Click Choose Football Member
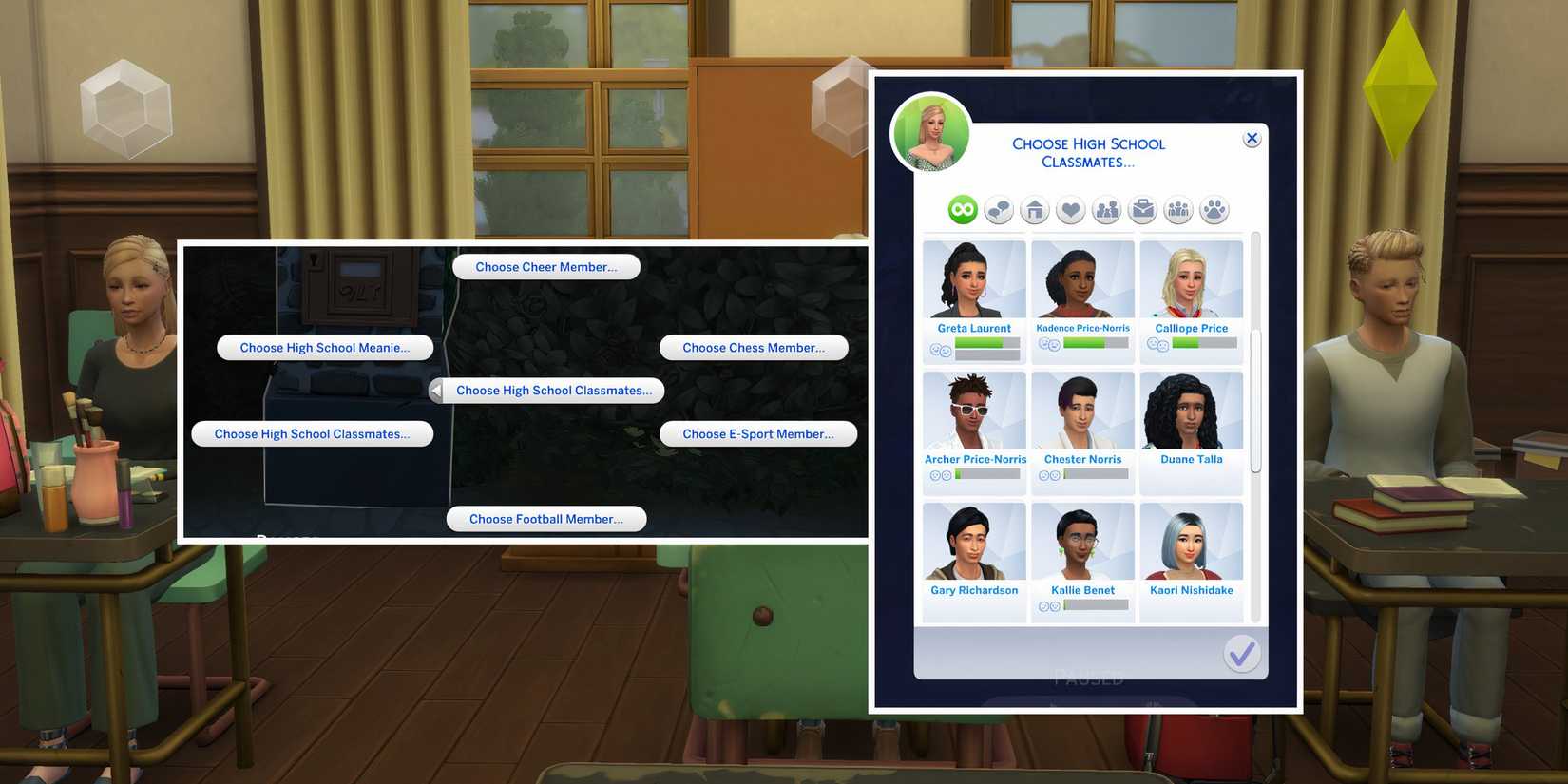1568x784 pixels. [545, 518]
